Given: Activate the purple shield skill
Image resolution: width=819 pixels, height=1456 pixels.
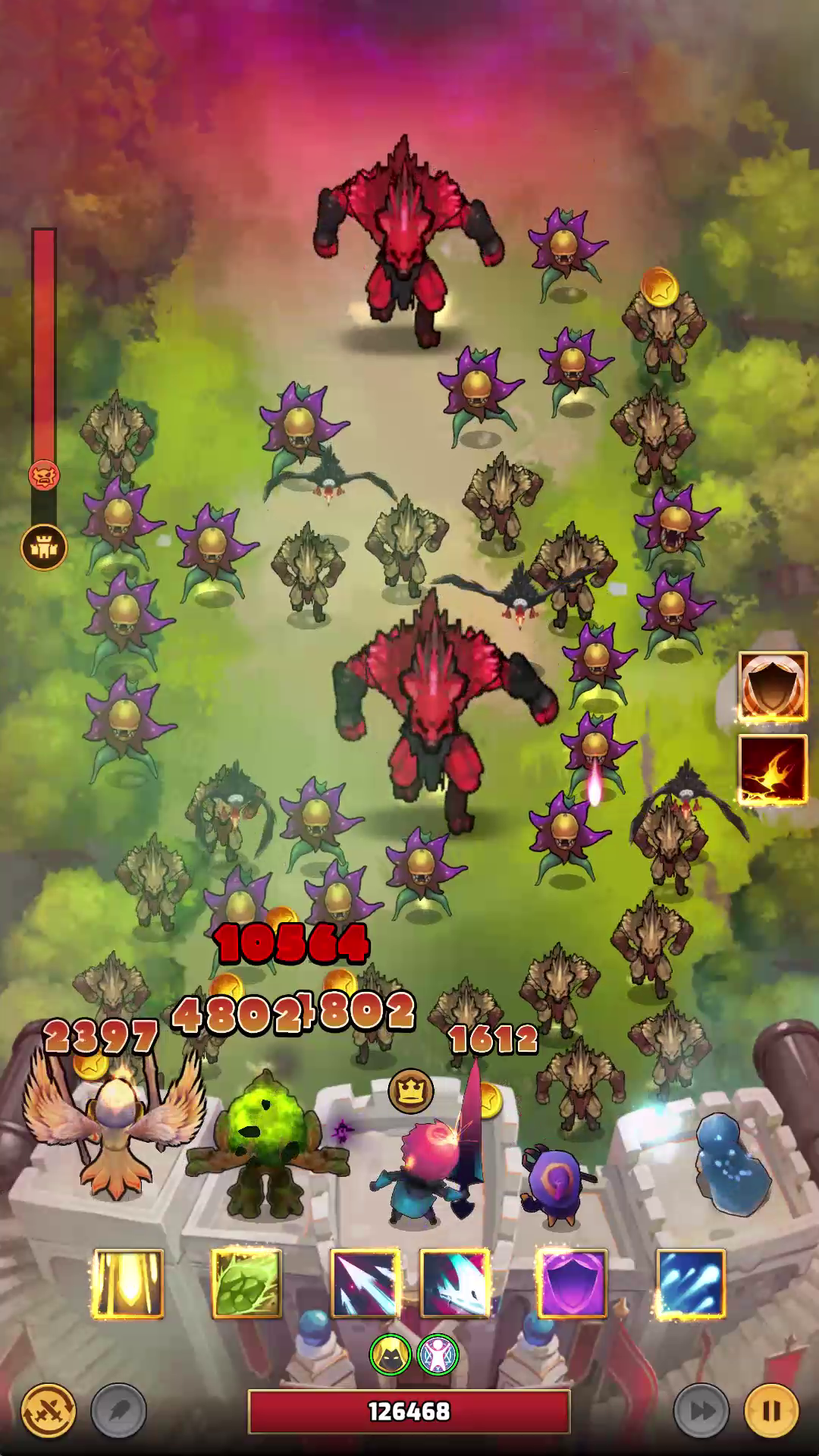Looking at the screenshot, I should (x=572, y=1284).
